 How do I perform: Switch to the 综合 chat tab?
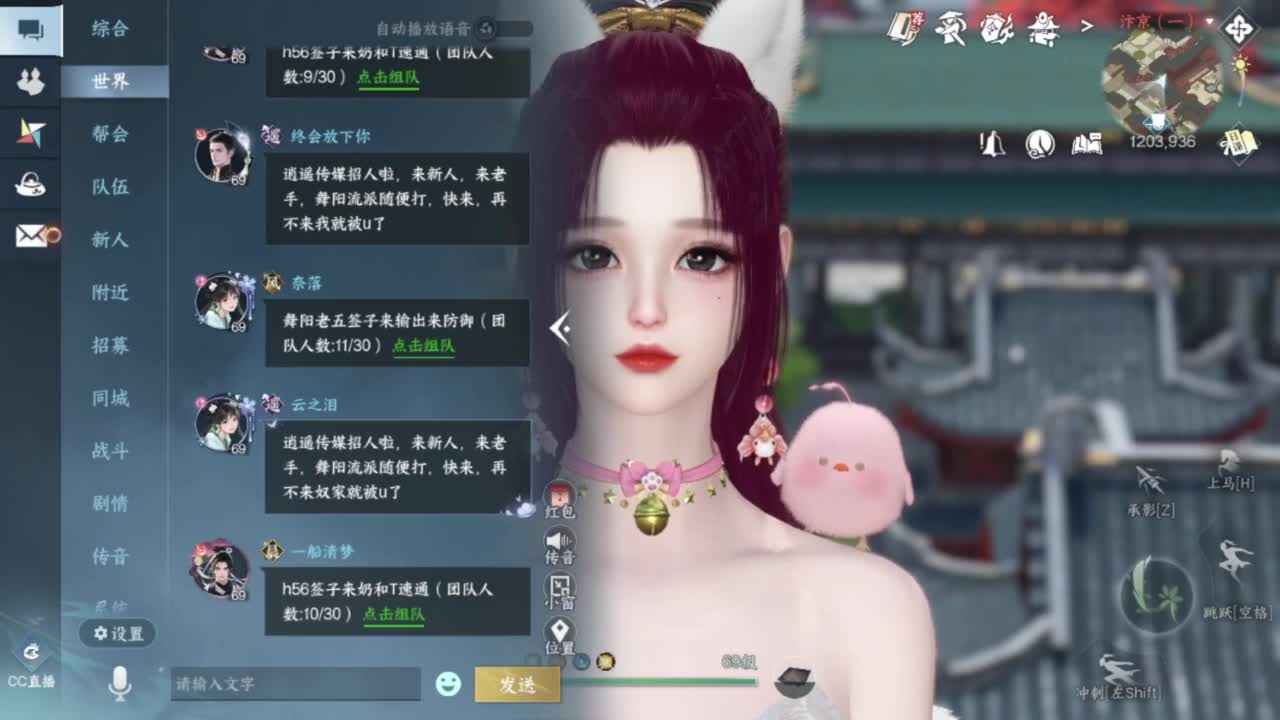tap(115, 30)
